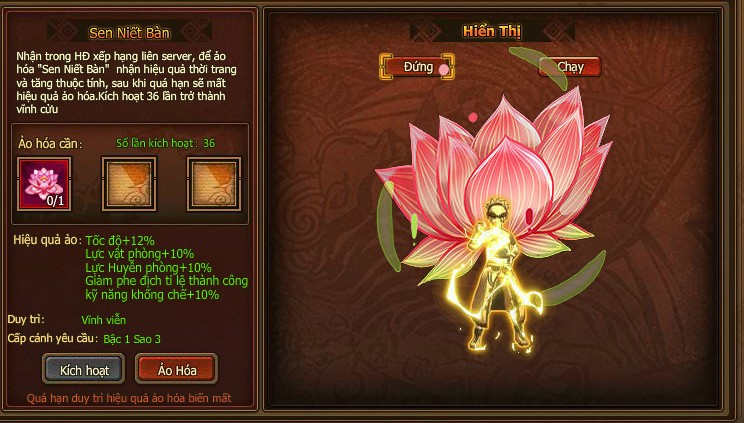Select the pink lotus item slot
The height and width of the screenshot is (423, 744).
[44, 183]
